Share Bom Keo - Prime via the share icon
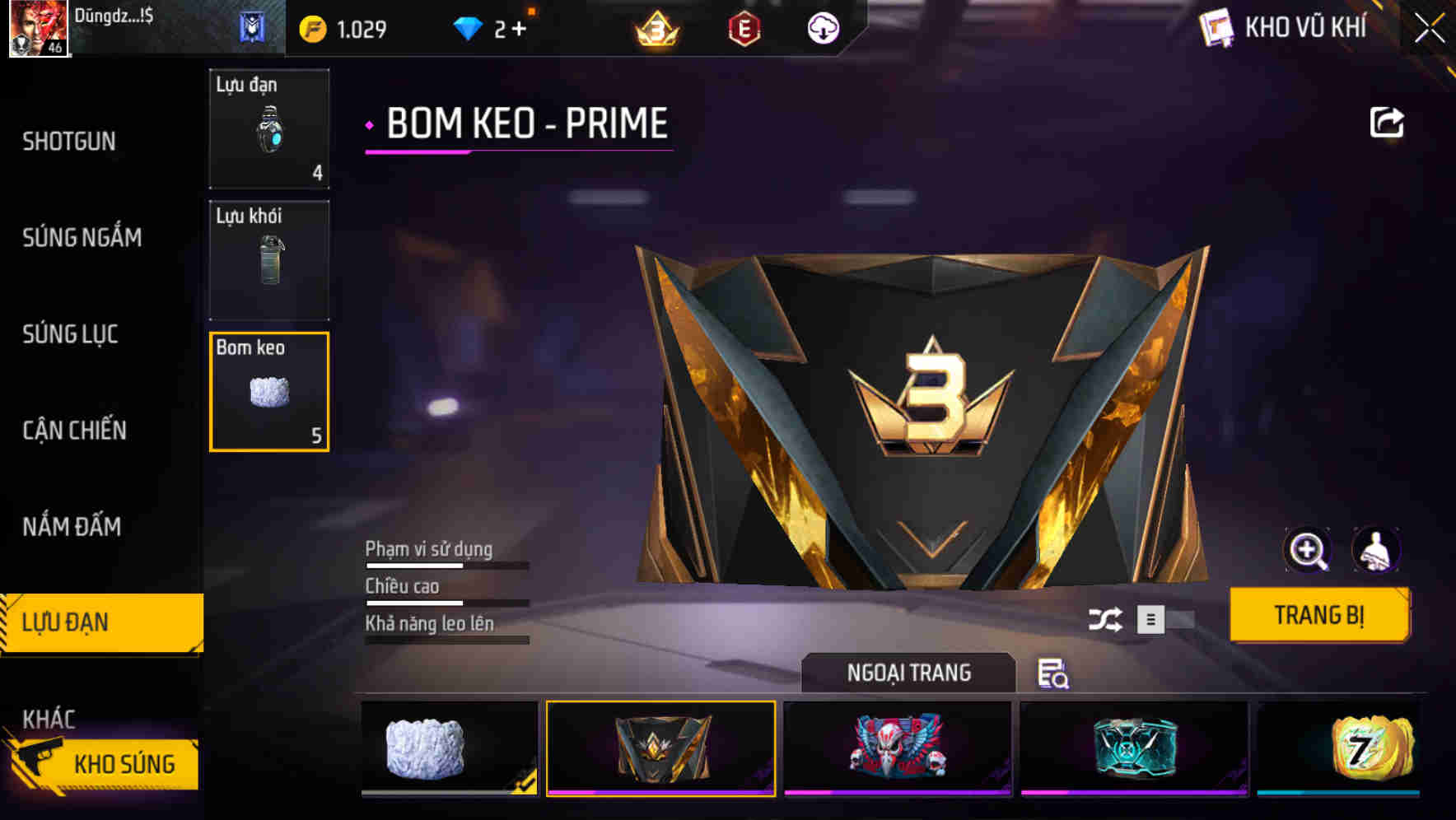This screenshot has width=1456, height=820. tap(1388, 121)
